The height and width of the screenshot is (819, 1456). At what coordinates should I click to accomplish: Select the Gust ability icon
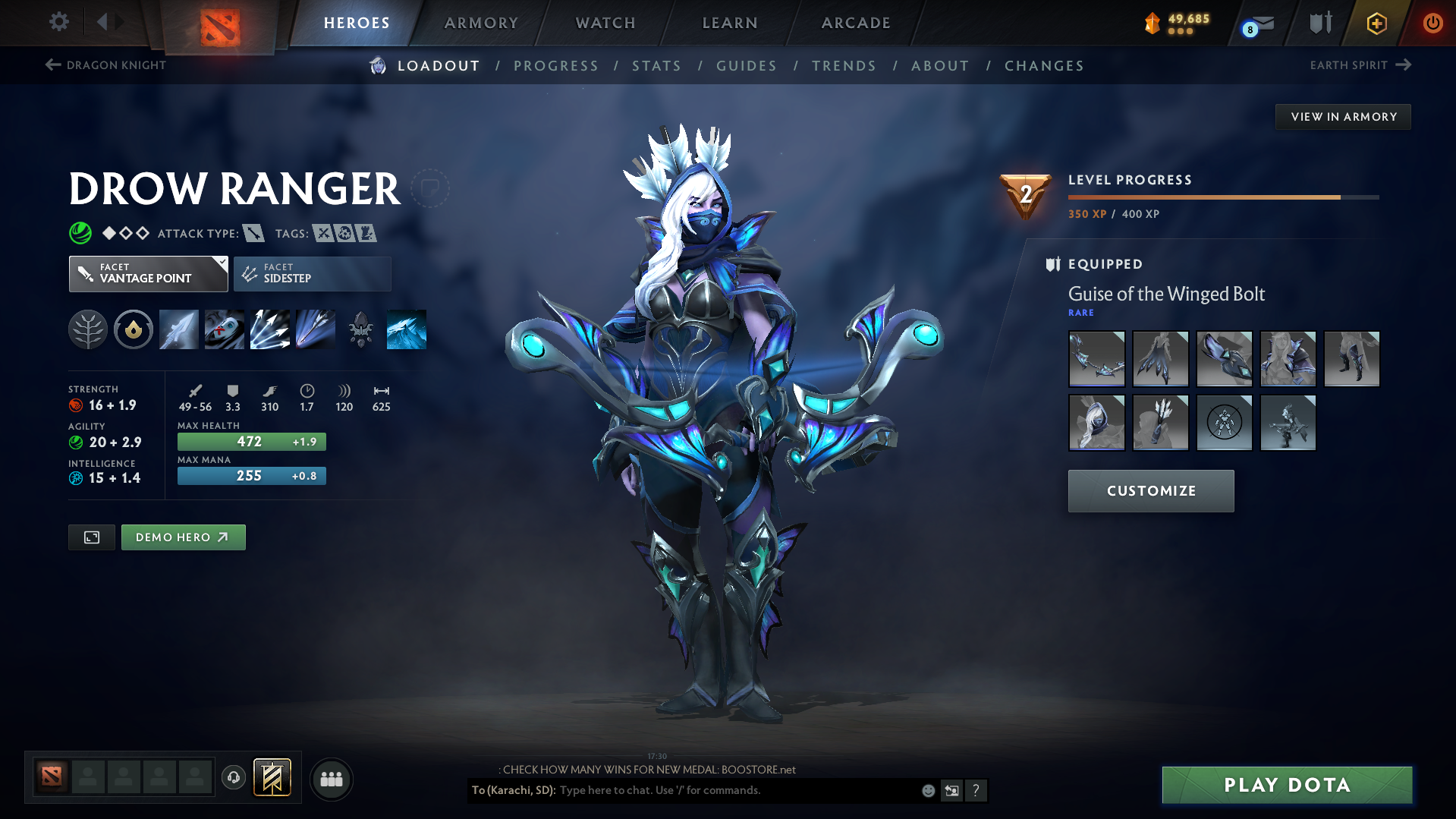(225, 329)
